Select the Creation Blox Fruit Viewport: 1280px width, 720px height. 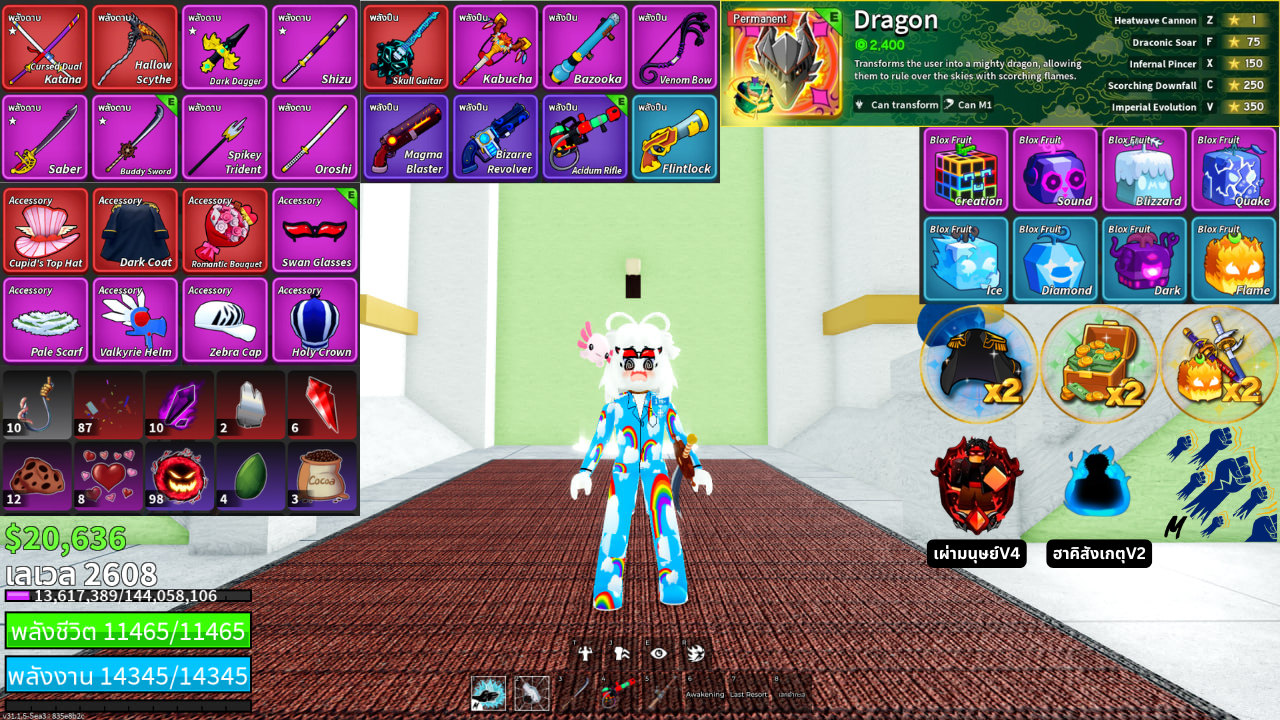click(965, 169)
